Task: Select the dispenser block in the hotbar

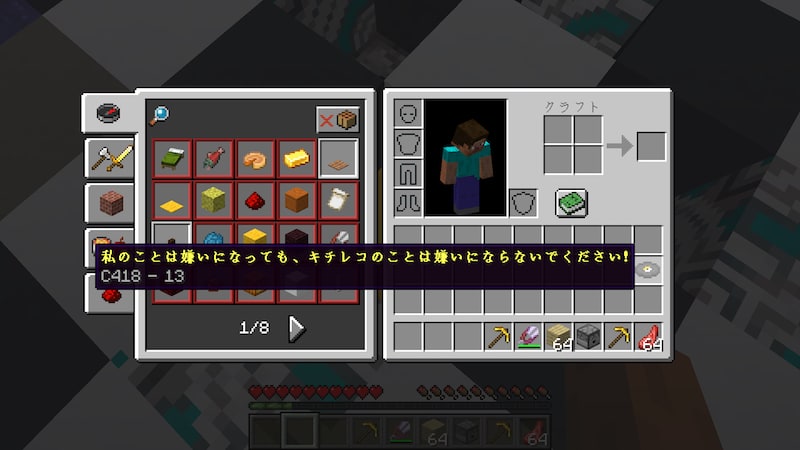Action: click(x=588, y=337)
